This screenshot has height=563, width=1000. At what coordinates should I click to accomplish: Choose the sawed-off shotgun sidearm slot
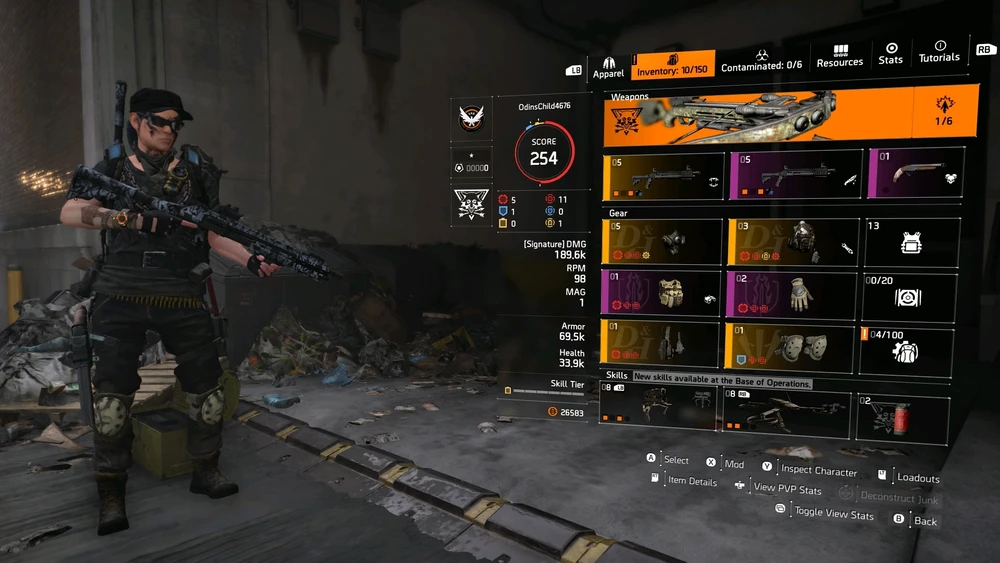(915, 172)
